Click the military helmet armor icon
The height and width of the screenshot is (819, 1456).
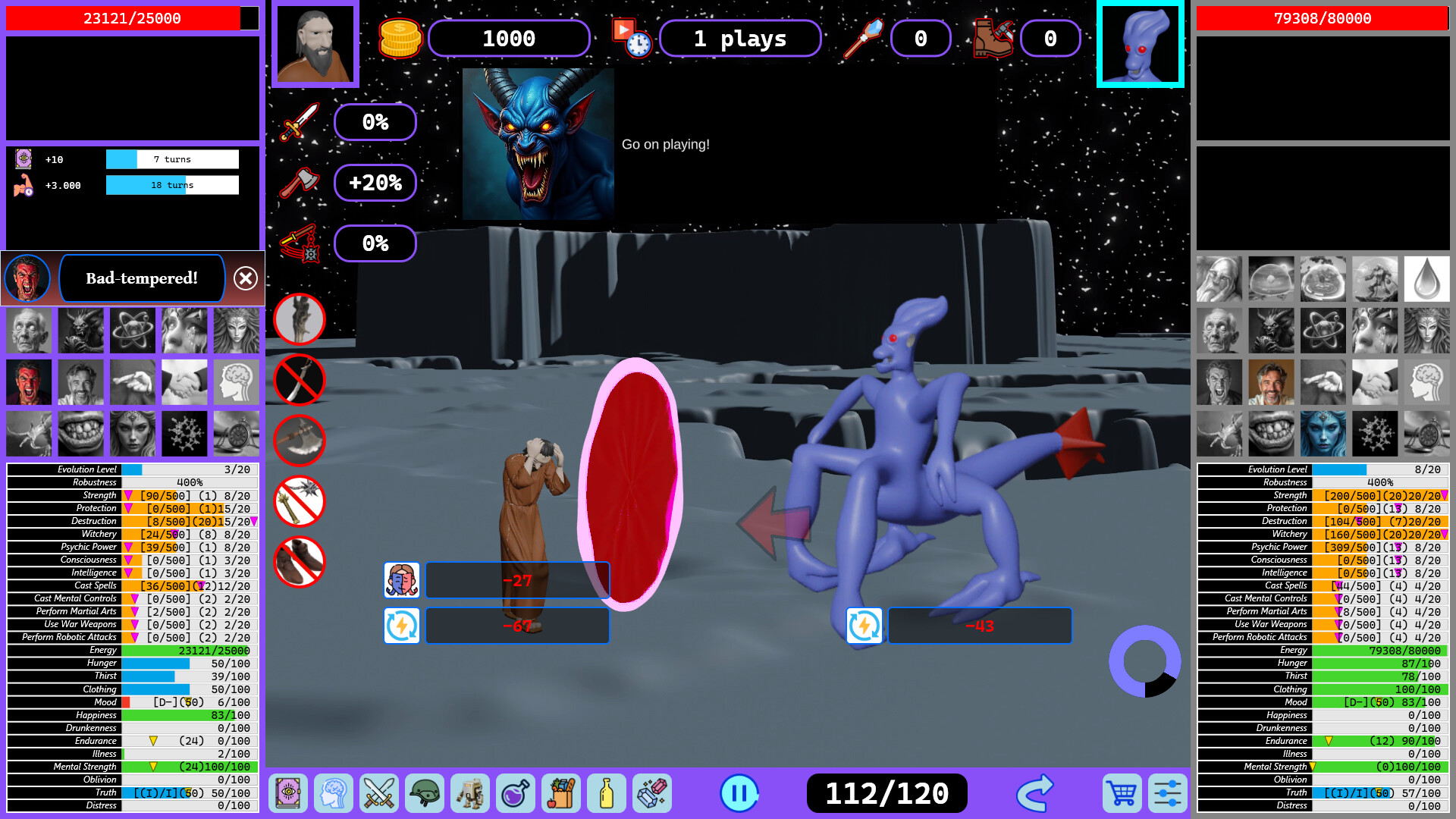click(x=425, y=793)
